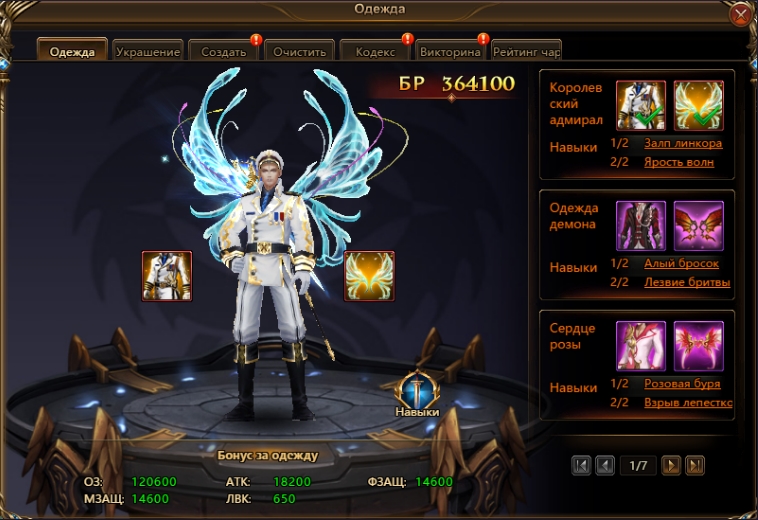Pick the Сердце розы outfit icon
Screen dimensions: 758x520
coord(641,345)
